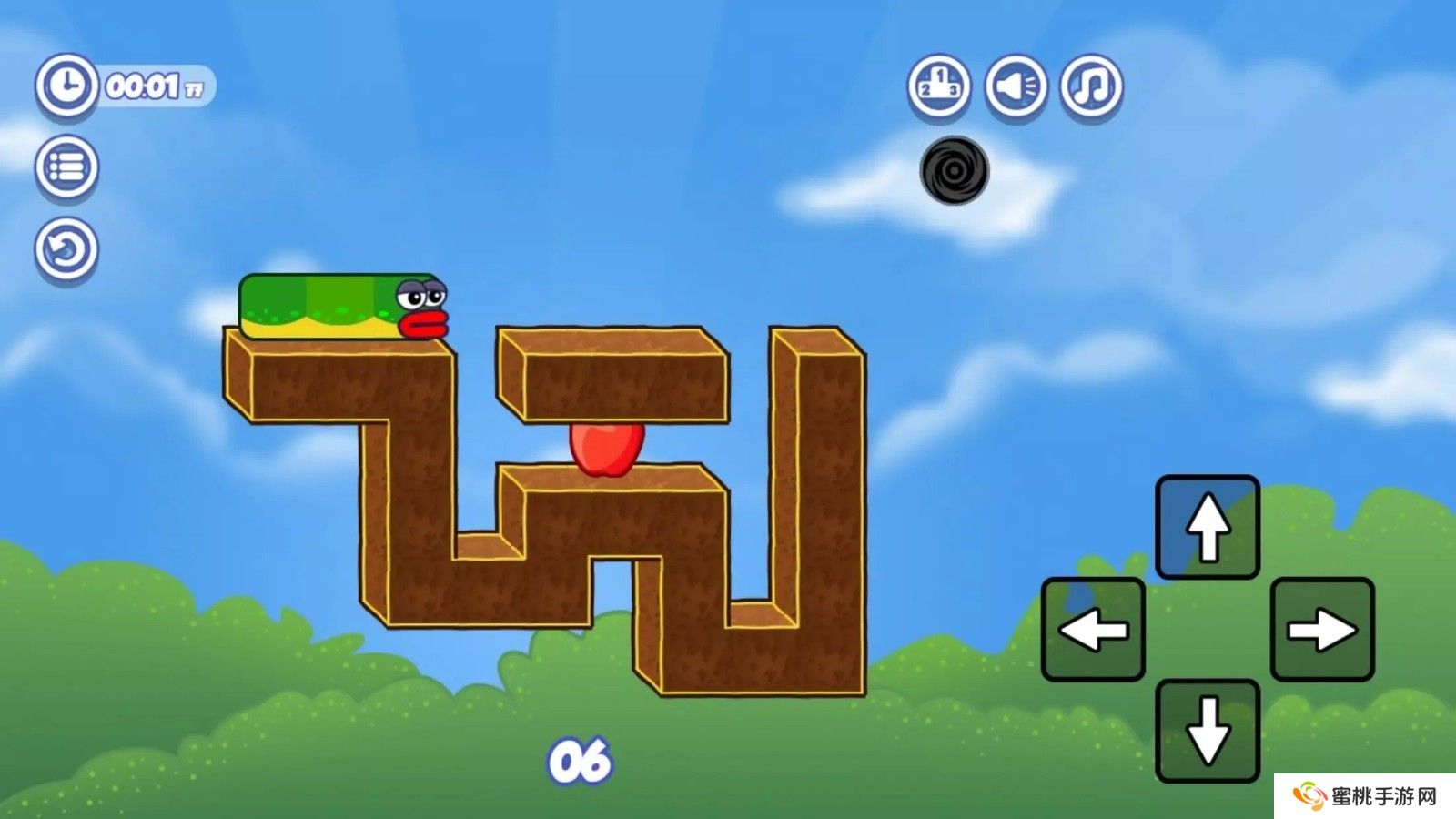The width and height of the screenshot is (1456, 819).
Task: Click the clock timer icon
Action: click(66, 86)
